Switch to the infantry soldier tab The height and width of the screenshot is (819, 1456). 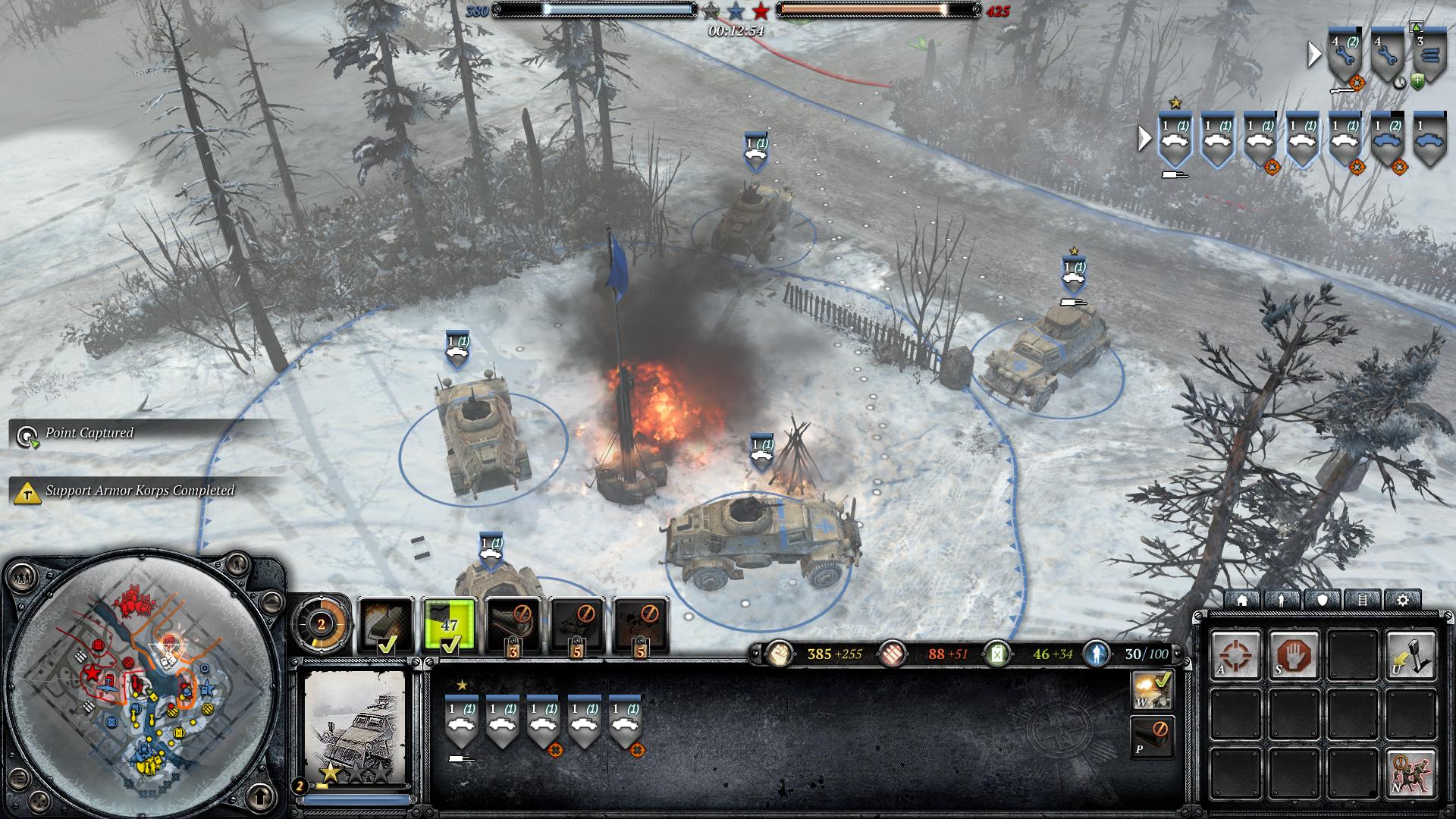(1282, 600)
